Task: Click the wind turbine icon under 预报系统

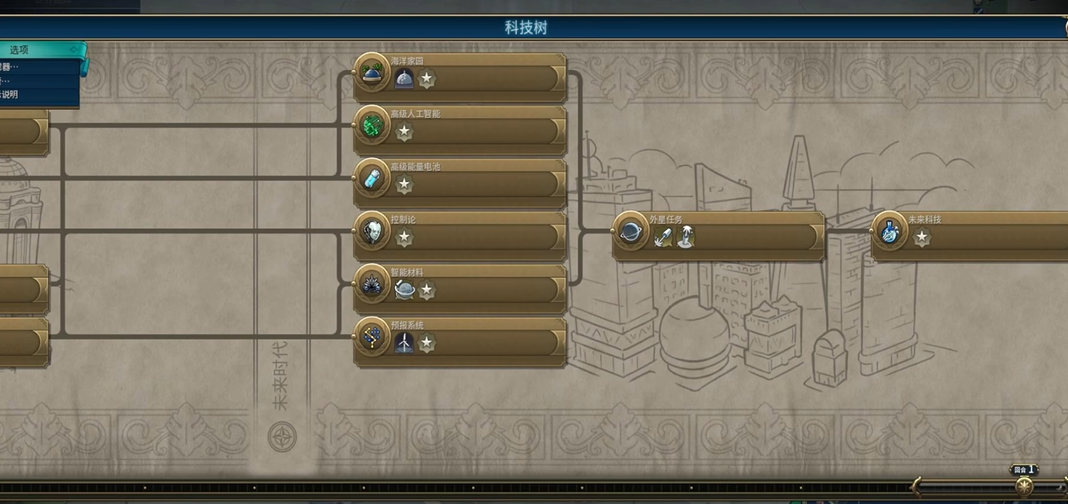Action: click(x=404, y=343)
